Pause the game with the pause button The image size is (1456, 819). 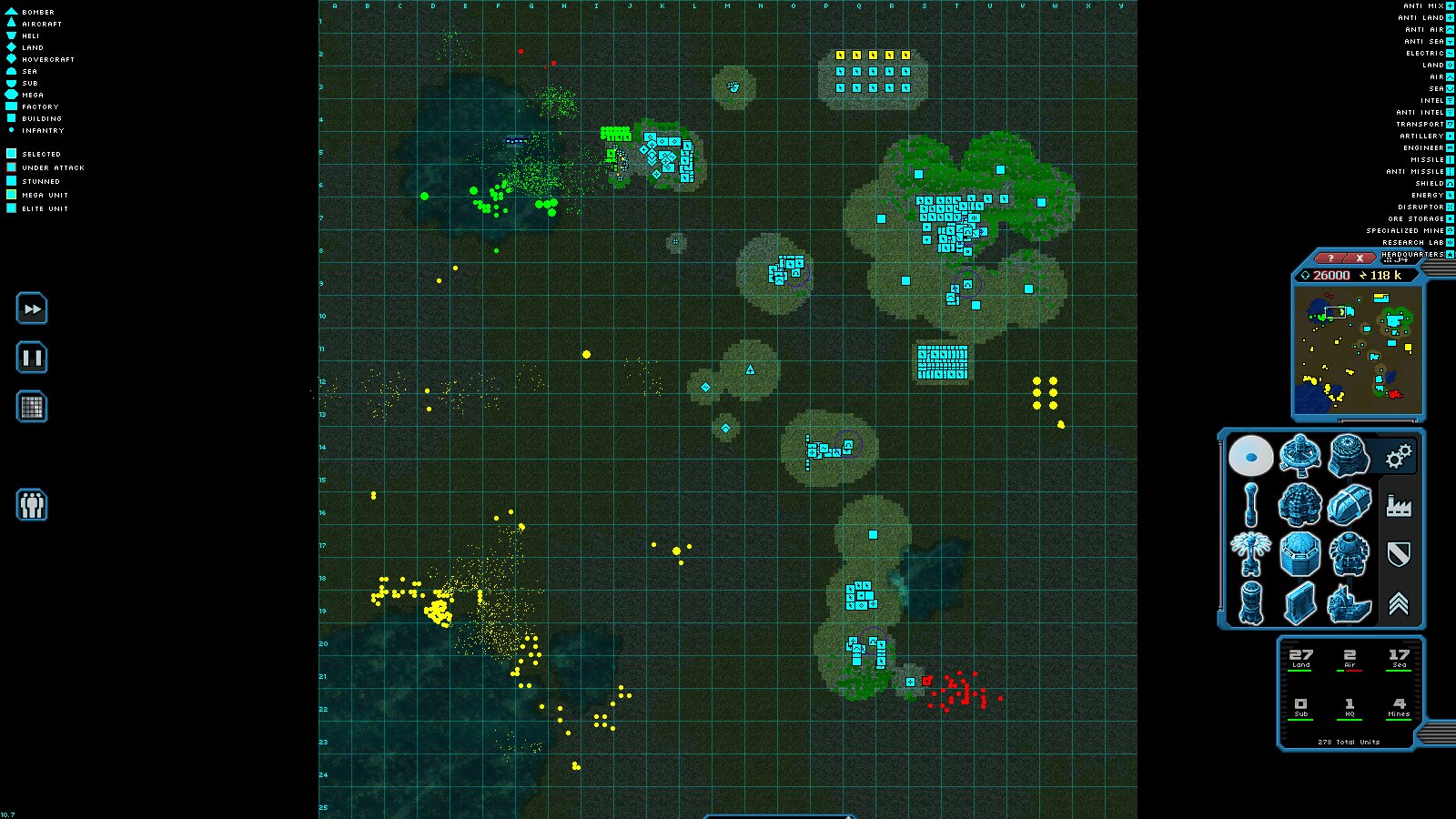[31, 358]
